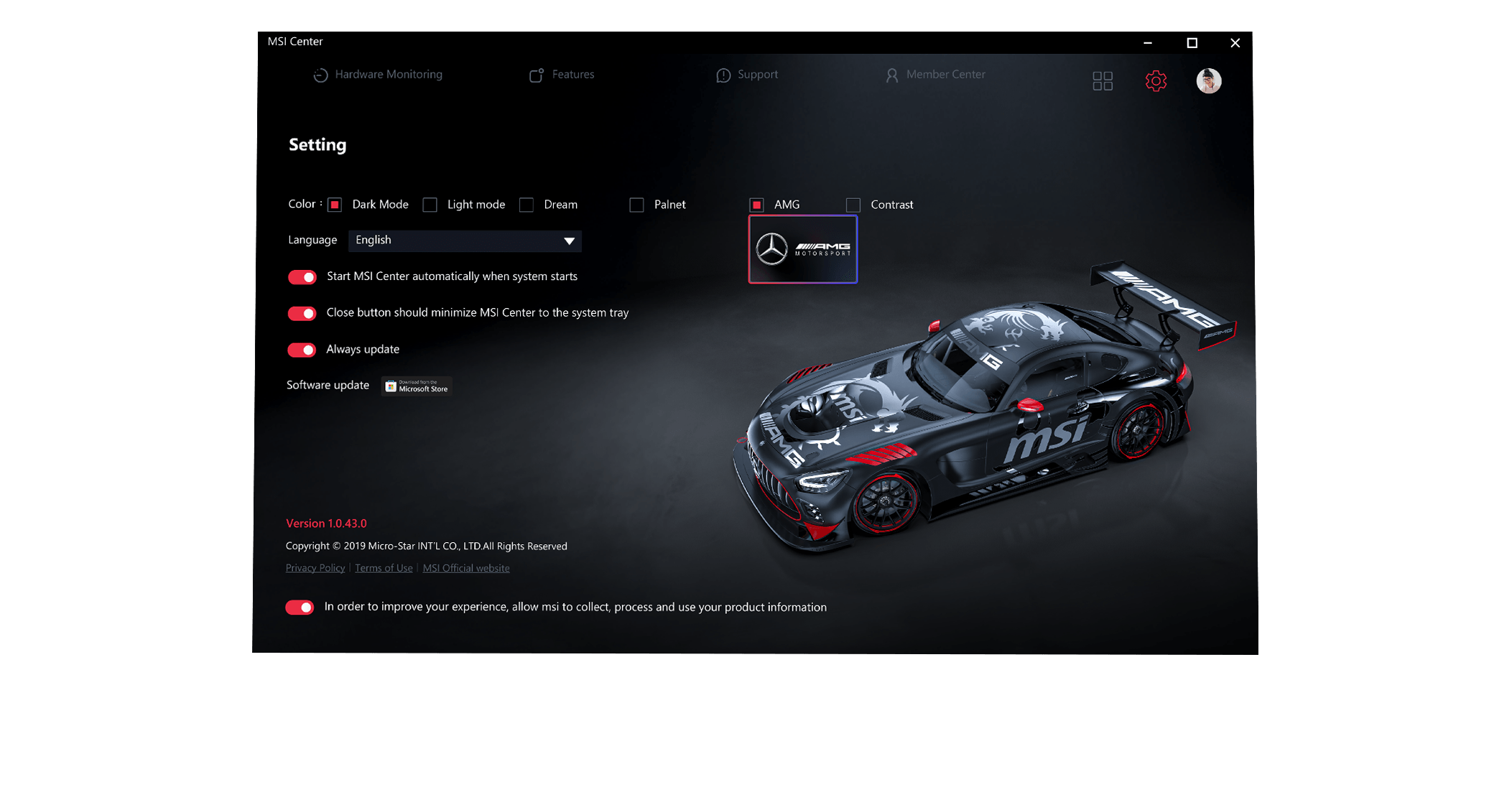
Task: Click the Microsoft Store download button
Action: point(417,386)
